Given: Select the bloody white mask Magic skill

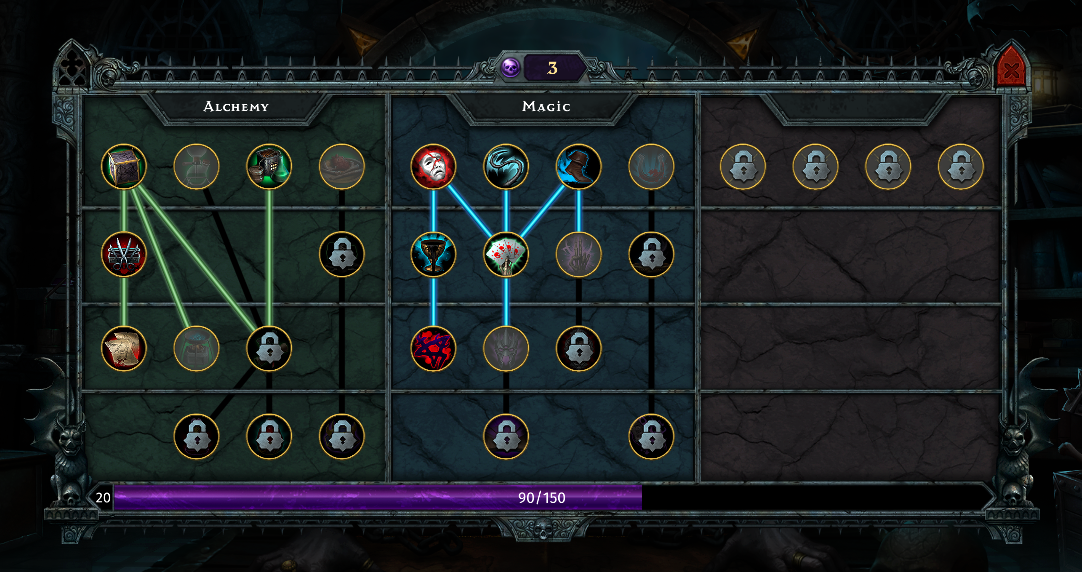Looking at the screenshot, I should 433,167.
